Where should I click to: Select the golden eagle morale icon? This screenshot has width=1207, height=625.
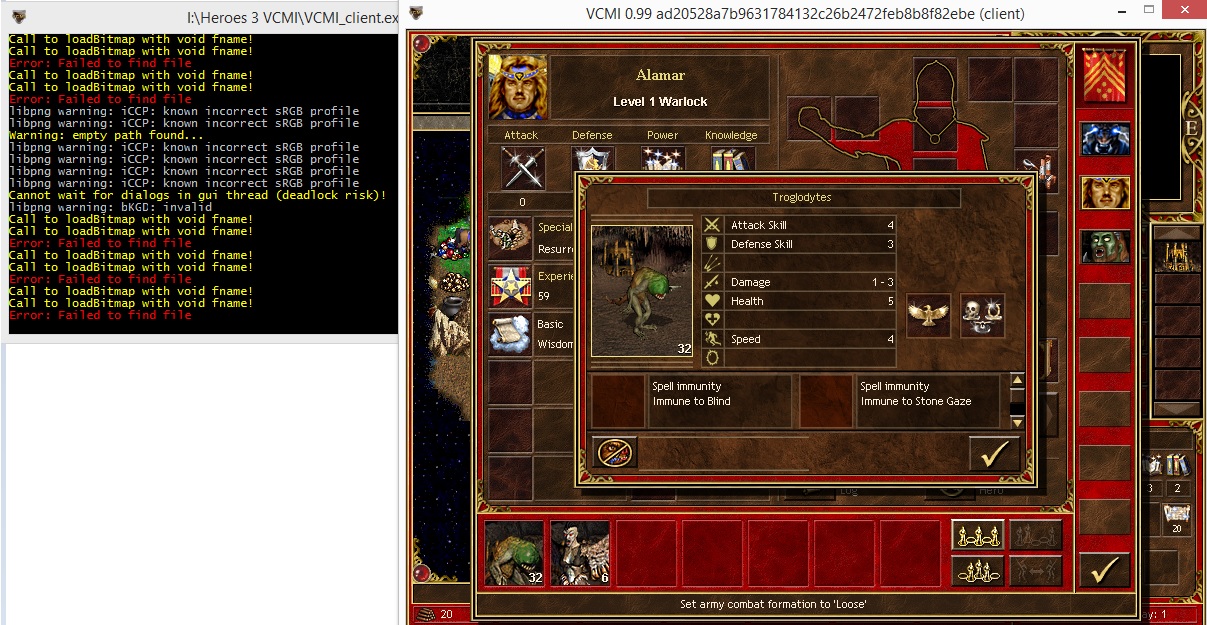pyautogui.click(x=929, y=315)
